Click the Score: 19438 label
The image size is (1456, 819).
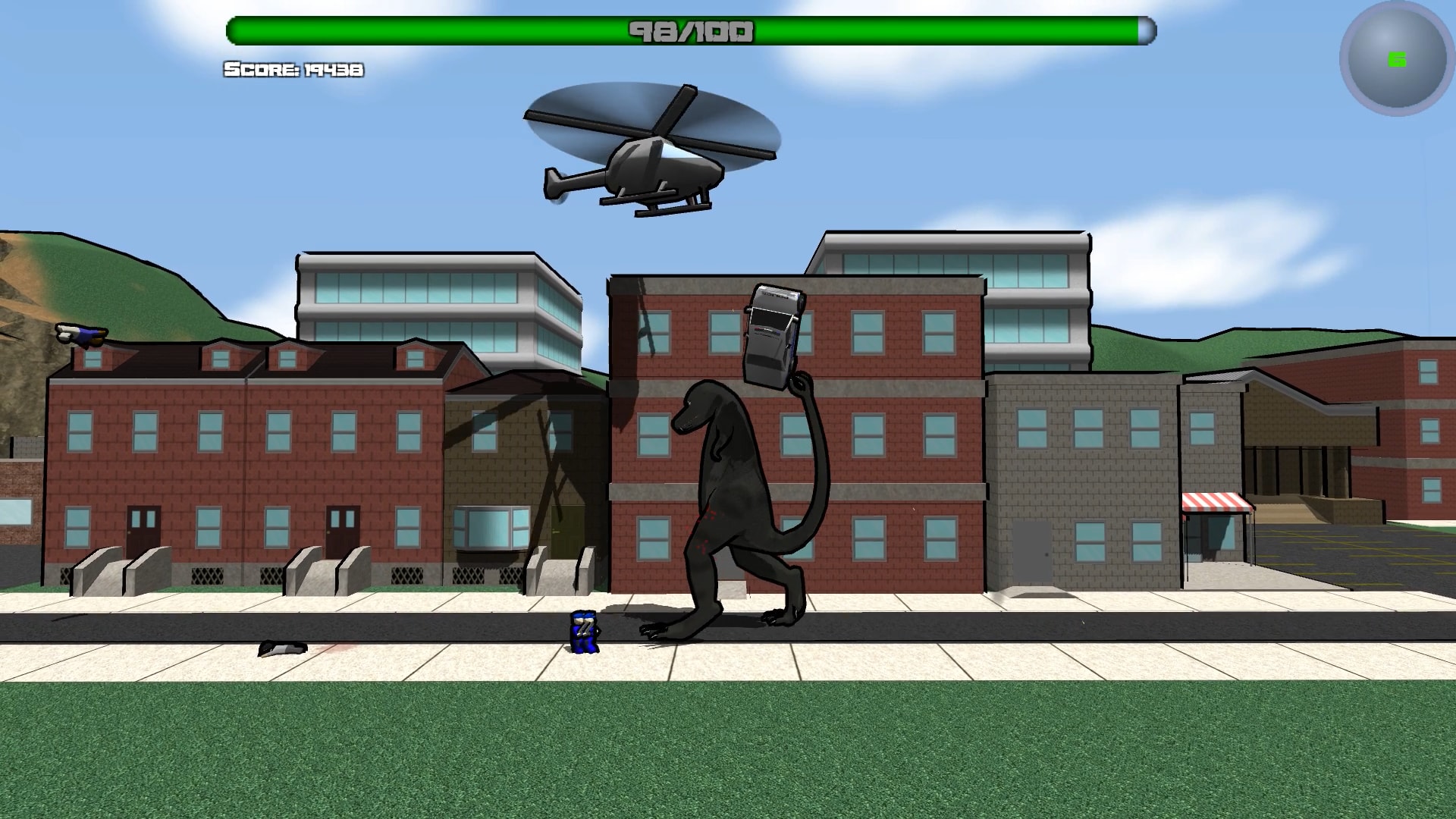click(x=292, y=71)
